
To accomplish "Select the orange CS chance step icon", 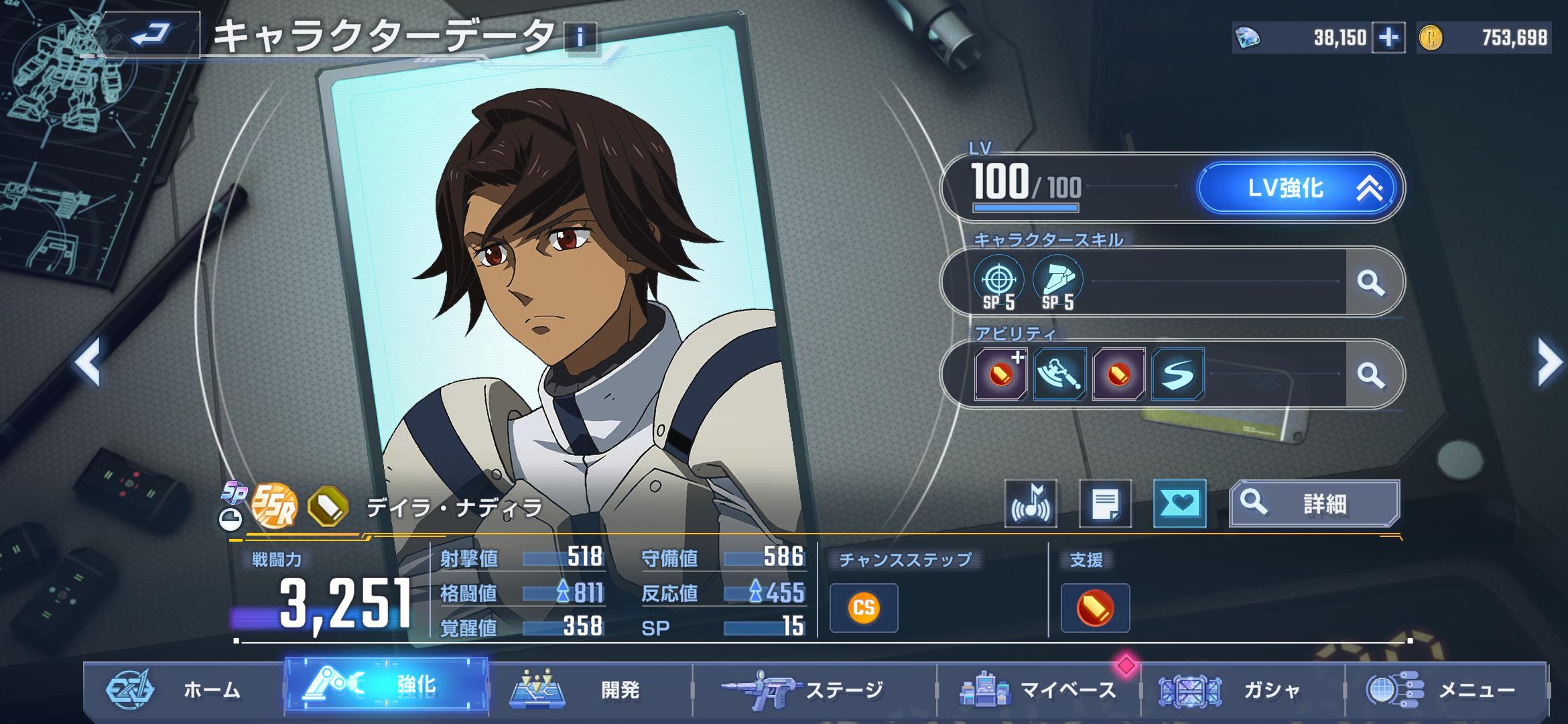I will (x=863, y=608).
